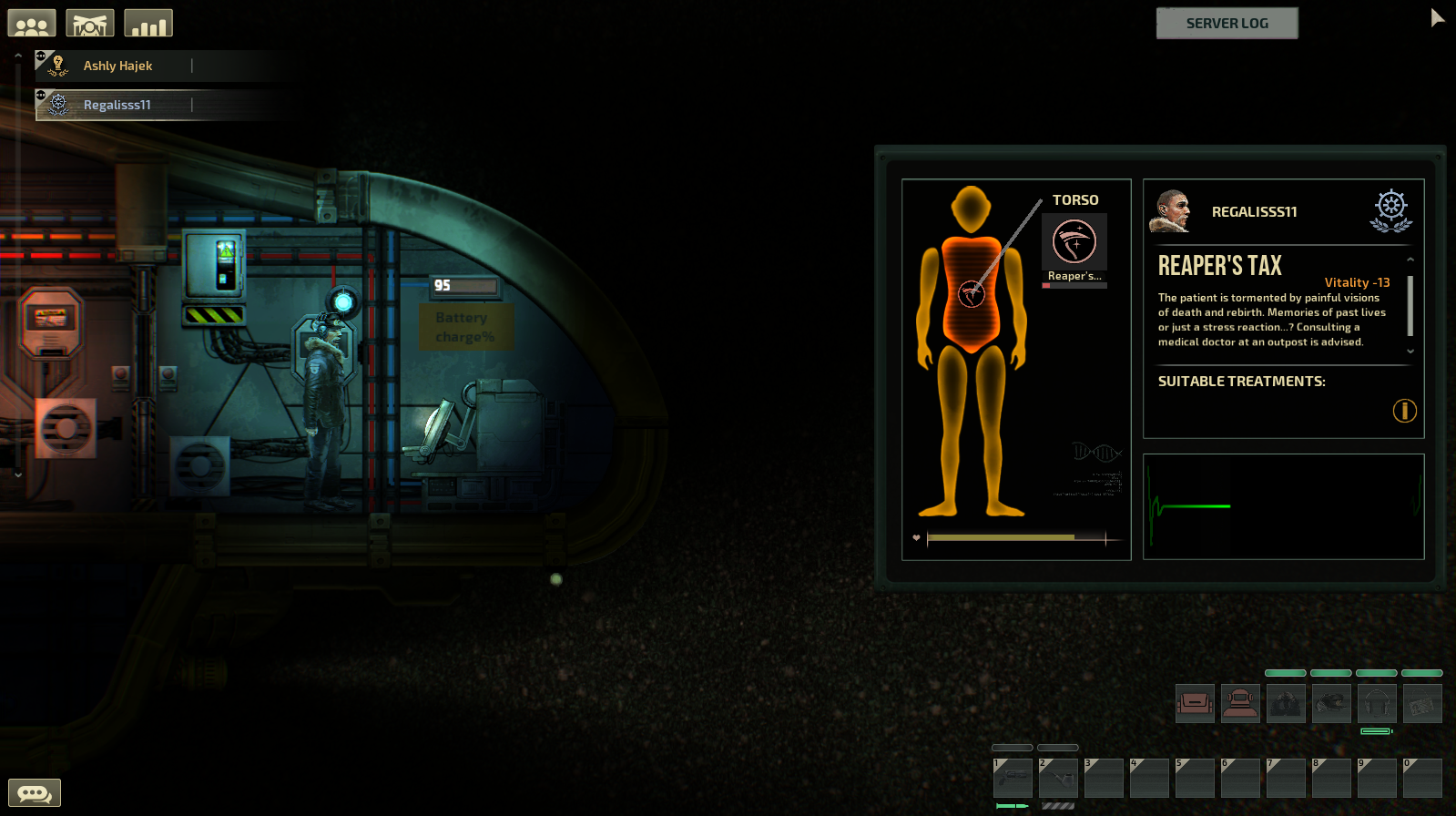This screenshot has height=816, width=1456.
Task: Select the torso on the body diagram
Action: point(972,291)
